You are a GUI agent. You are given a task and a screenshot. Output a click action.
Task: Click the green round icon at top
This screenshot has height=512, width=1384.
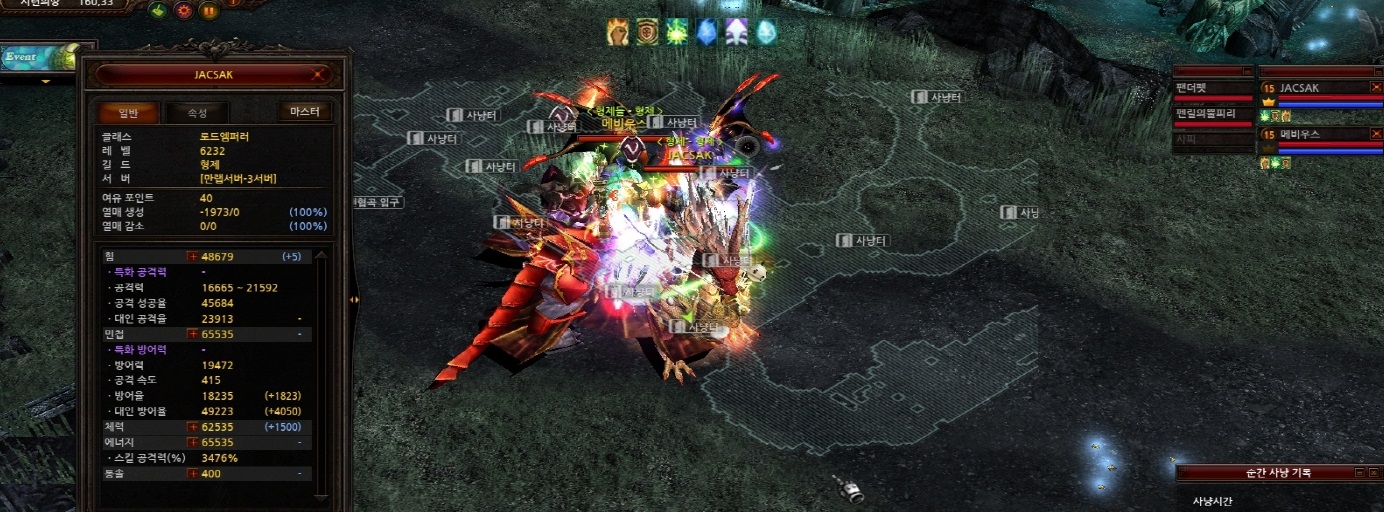[x=158, y=11]
